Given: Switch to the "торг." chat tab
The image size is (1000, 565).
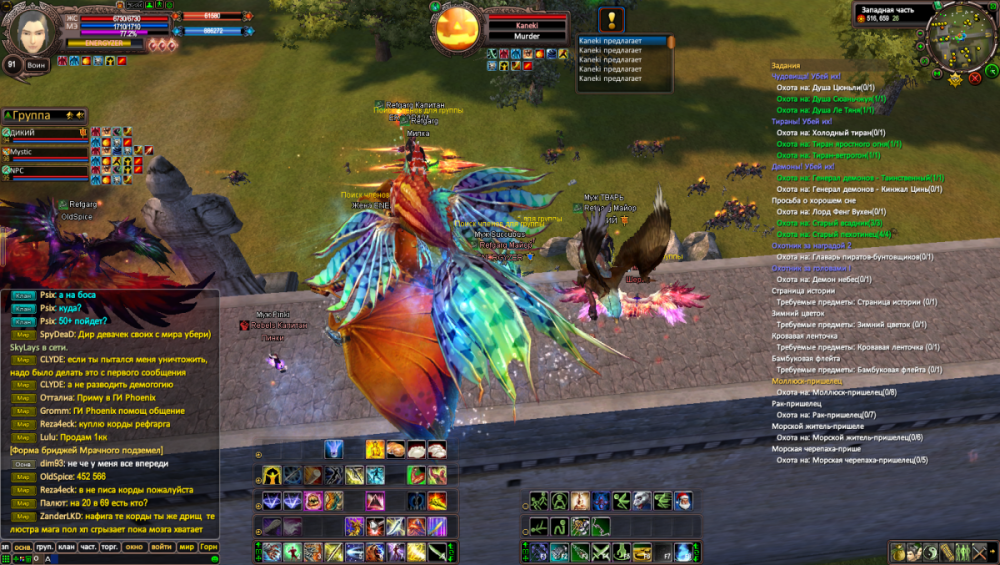Looking at the screenshot, I should pos(112,548).
